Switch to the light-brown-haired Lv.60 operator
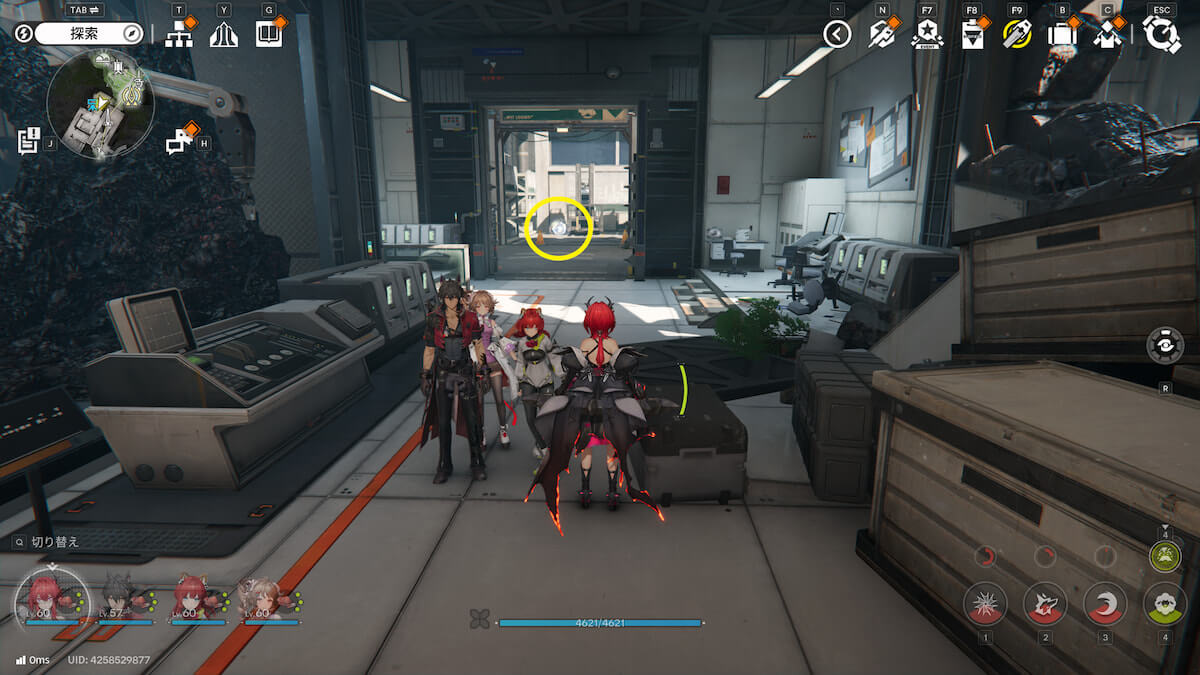This screenshot has width=1200, height=675. click(x=262, y=597)
